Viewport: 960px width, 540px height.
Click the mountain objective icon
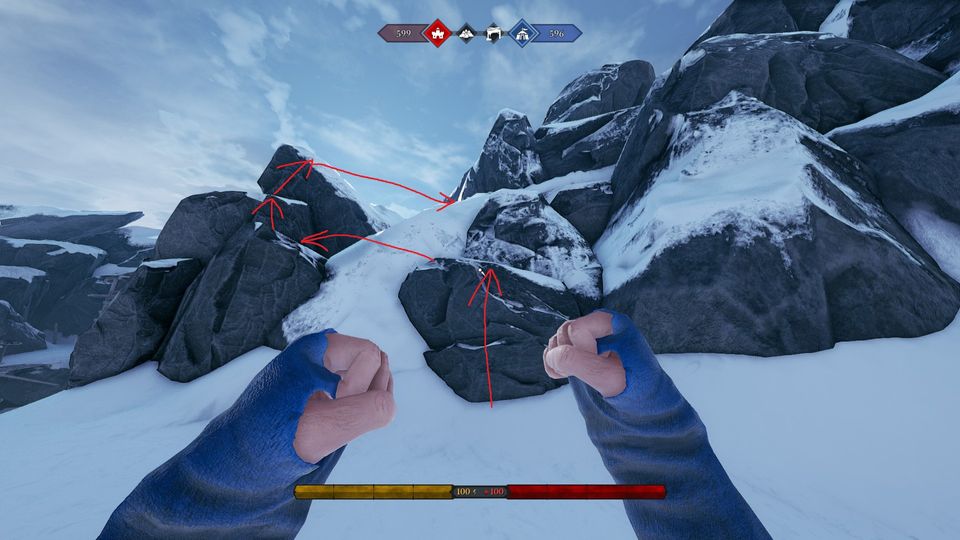click(x=466, y=34)
